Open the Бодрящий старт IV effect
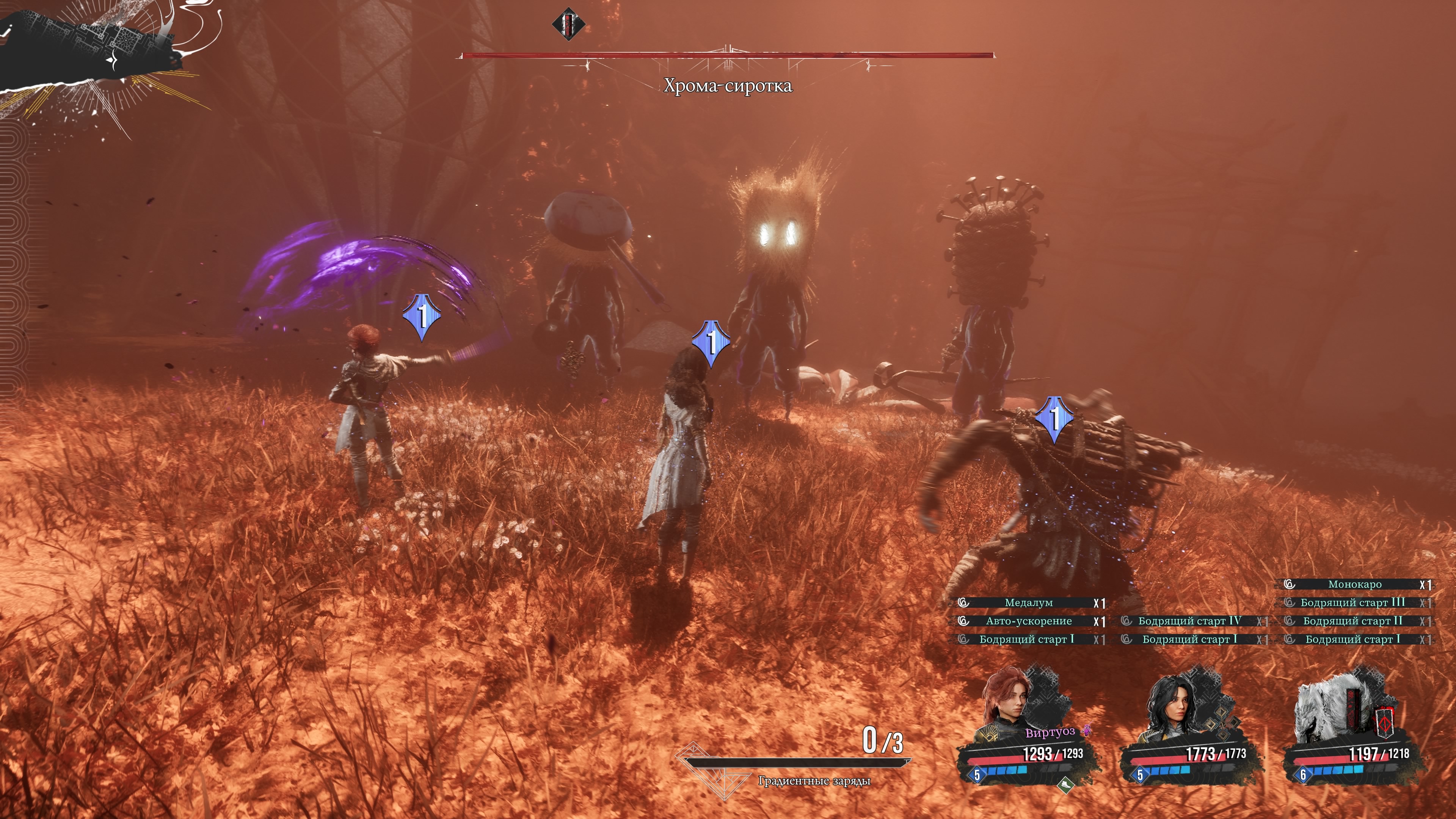Screen dimensions: 1456x819 1189,621
